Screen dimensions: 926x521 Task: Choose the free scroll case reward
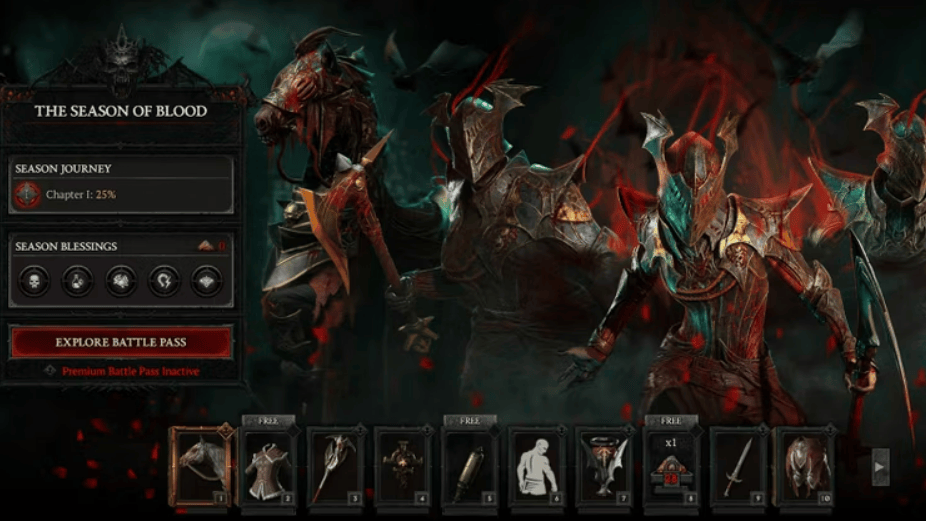point(470,466)
